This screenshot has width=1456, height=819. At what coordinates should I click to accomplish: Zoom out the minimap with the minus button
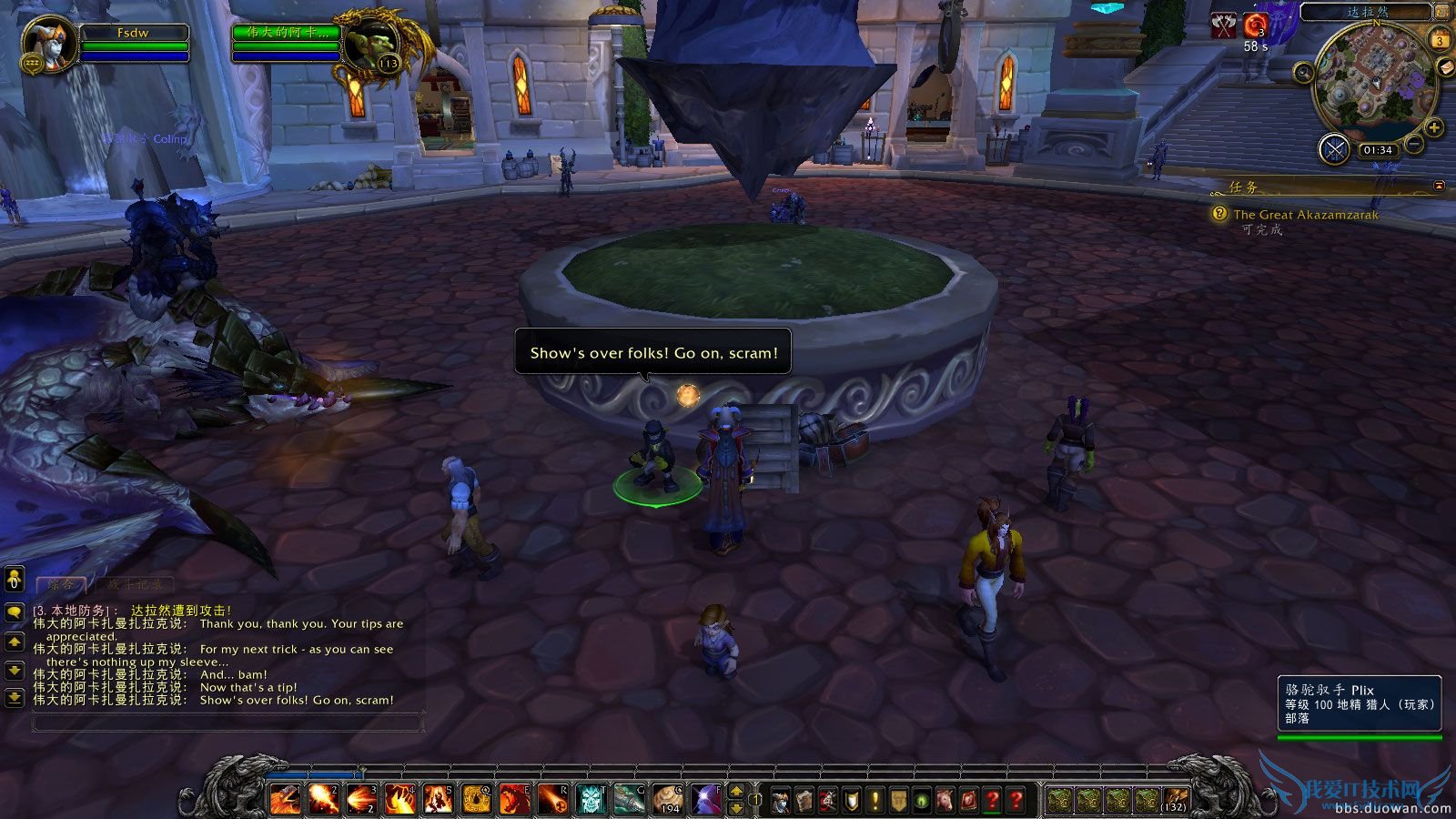point(1413,143)
